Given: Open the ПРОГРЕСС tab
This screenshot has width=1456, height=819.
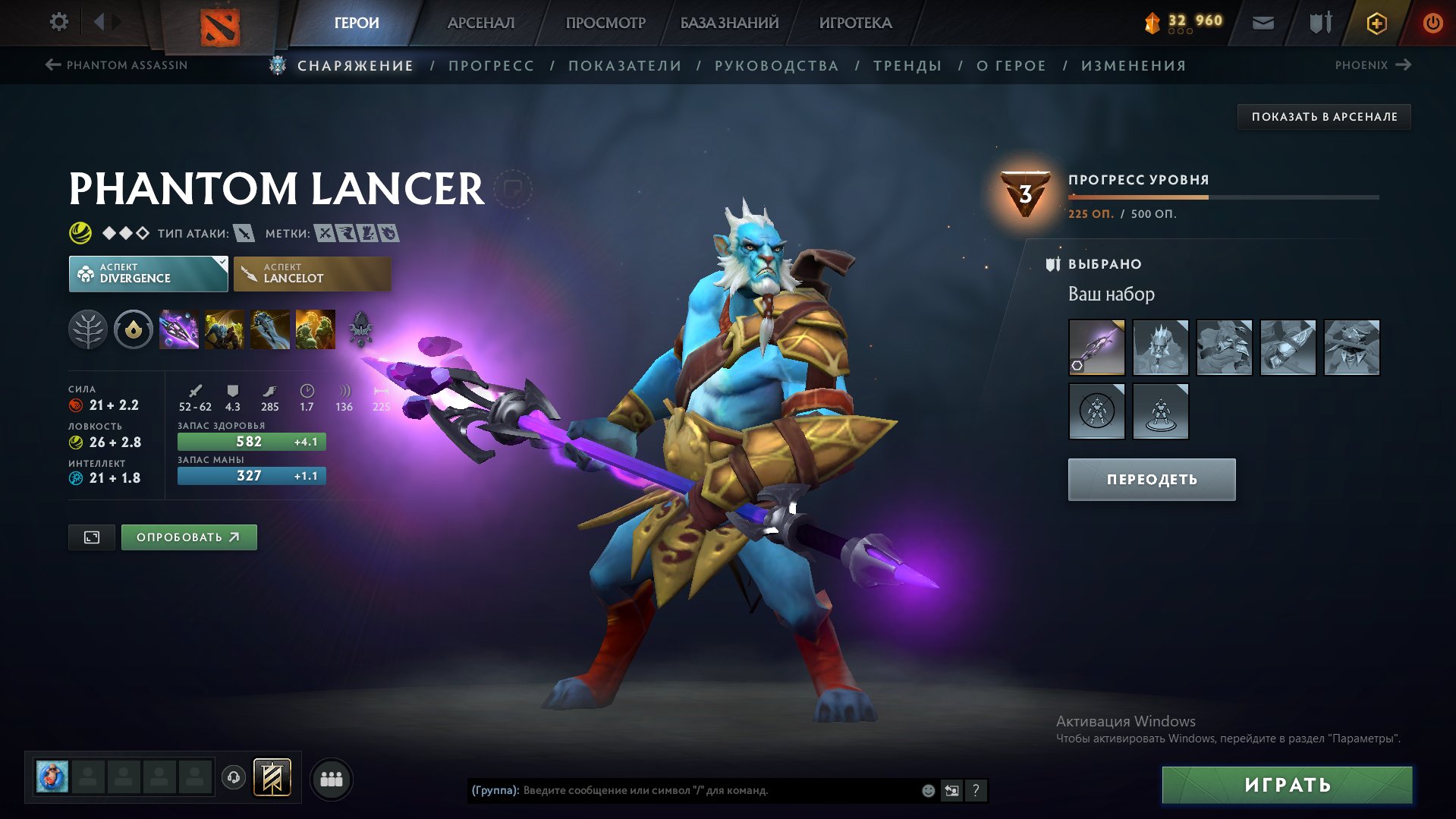Looking at the screenshot, I should coord(490,65).
